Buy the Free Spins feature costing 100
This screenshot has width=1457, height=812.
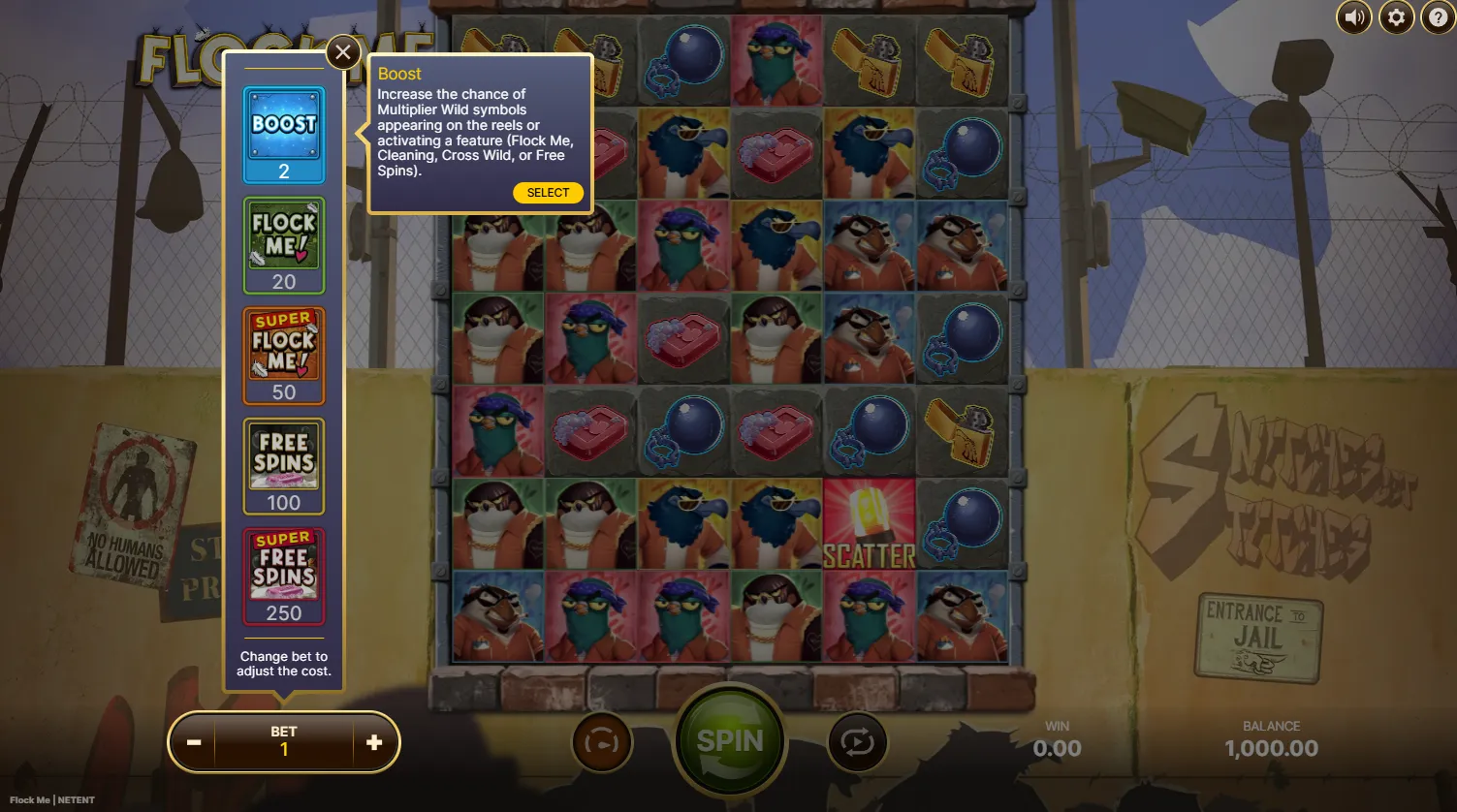(284, 465)
